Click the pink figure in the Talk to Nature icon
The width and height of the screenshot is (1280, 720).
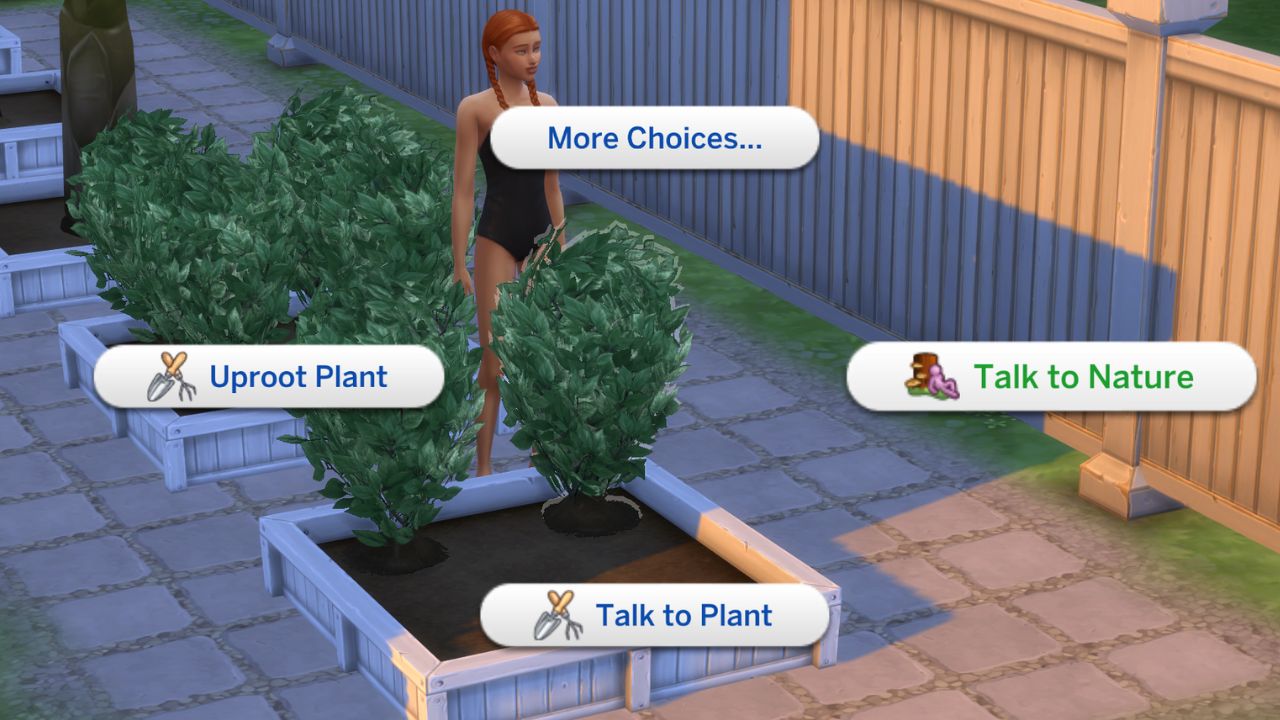click(938, 382)
